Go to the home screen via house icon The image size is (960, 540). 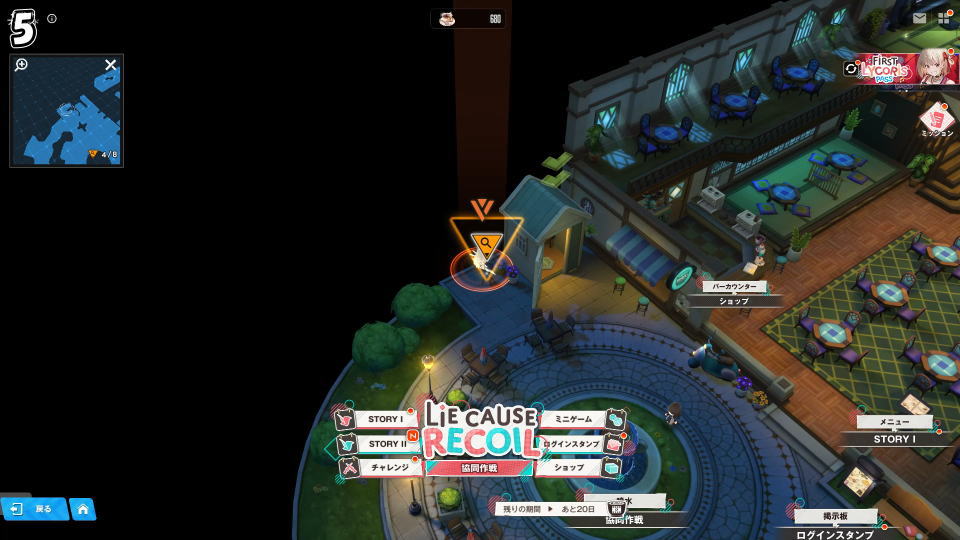point(82,509)
